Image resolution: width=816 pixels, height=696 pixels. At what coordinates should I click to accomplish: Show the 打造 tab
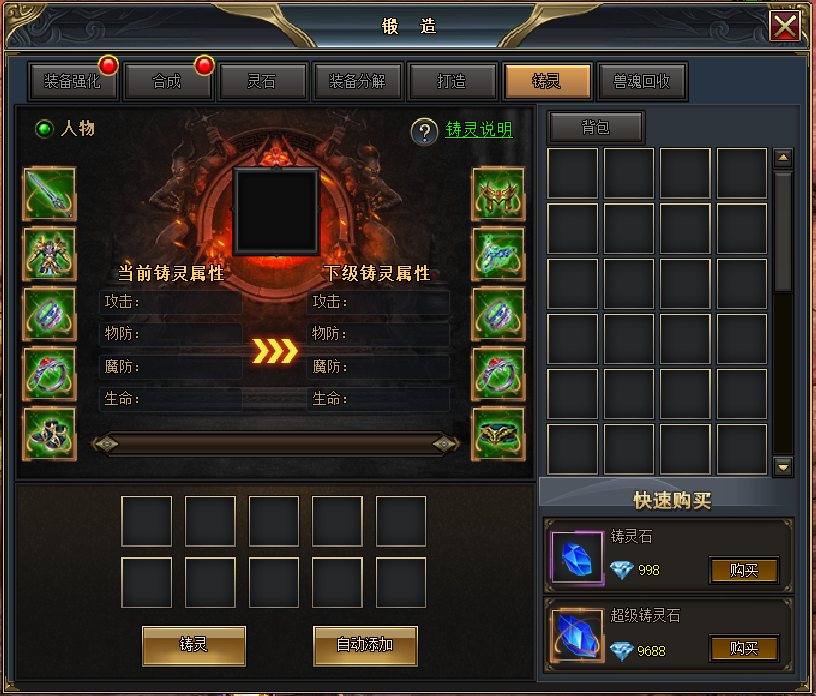pos(452,82)
